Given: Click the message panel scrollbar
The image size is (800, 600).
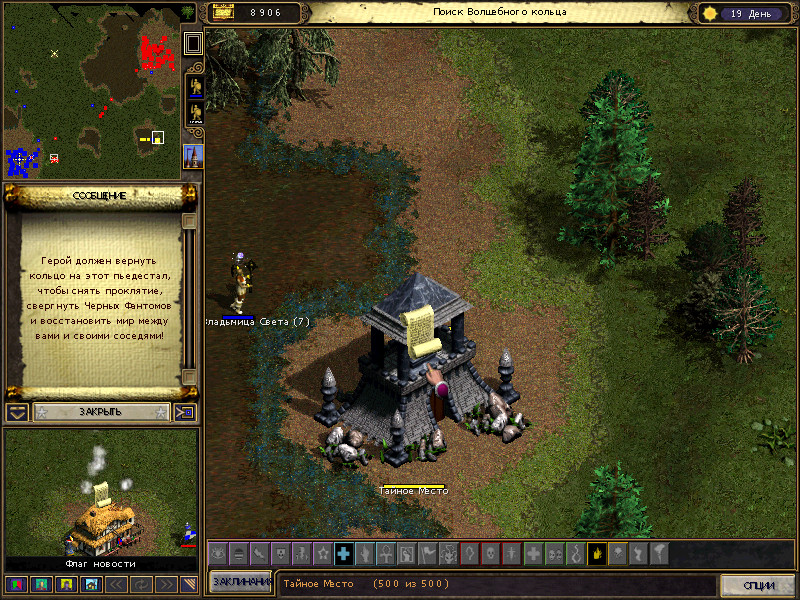Looking at the screenshot, I should [x=188, y=300].
